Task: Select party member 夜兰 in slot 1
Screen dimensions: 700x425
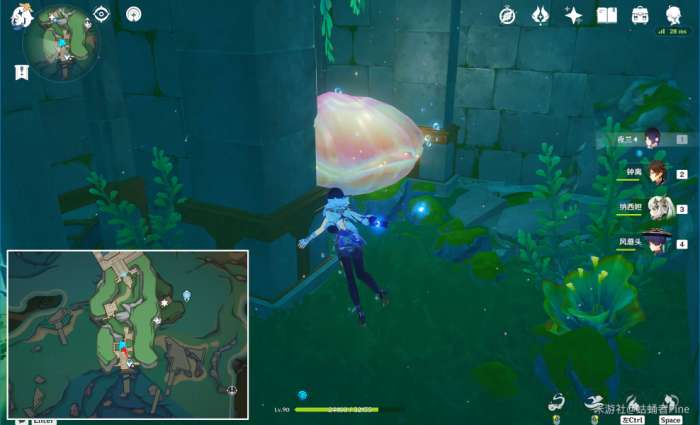Action: click(653, 139)
